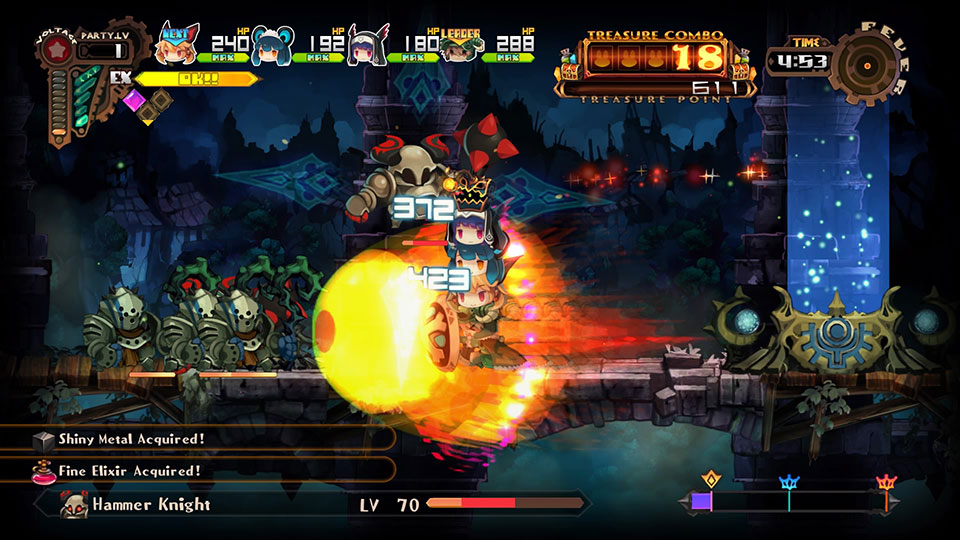Click the purple gem skill icon
Screen dimensions: 960x540
click(133, 99)
